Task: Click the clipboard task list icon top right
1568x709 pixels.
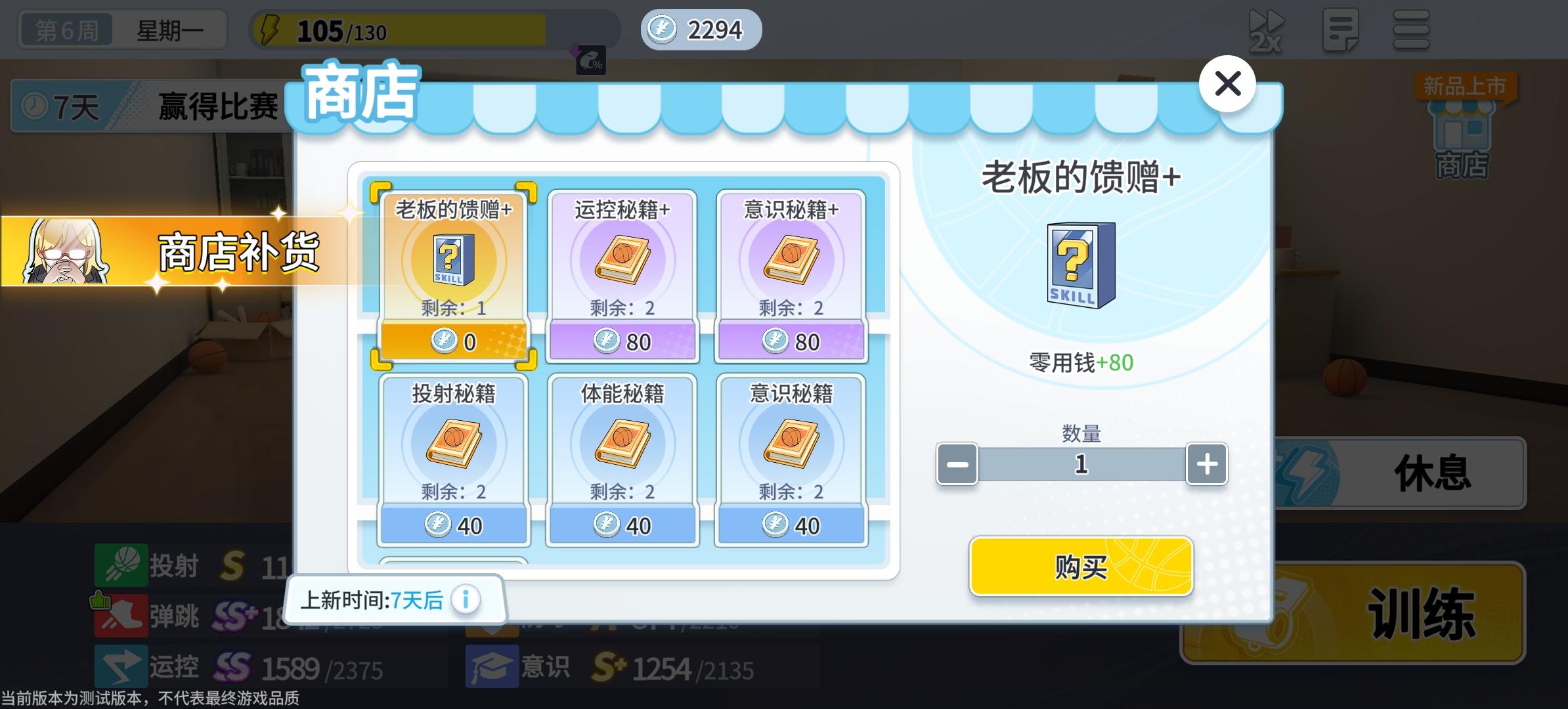Action: click(x=1341, y=29)
